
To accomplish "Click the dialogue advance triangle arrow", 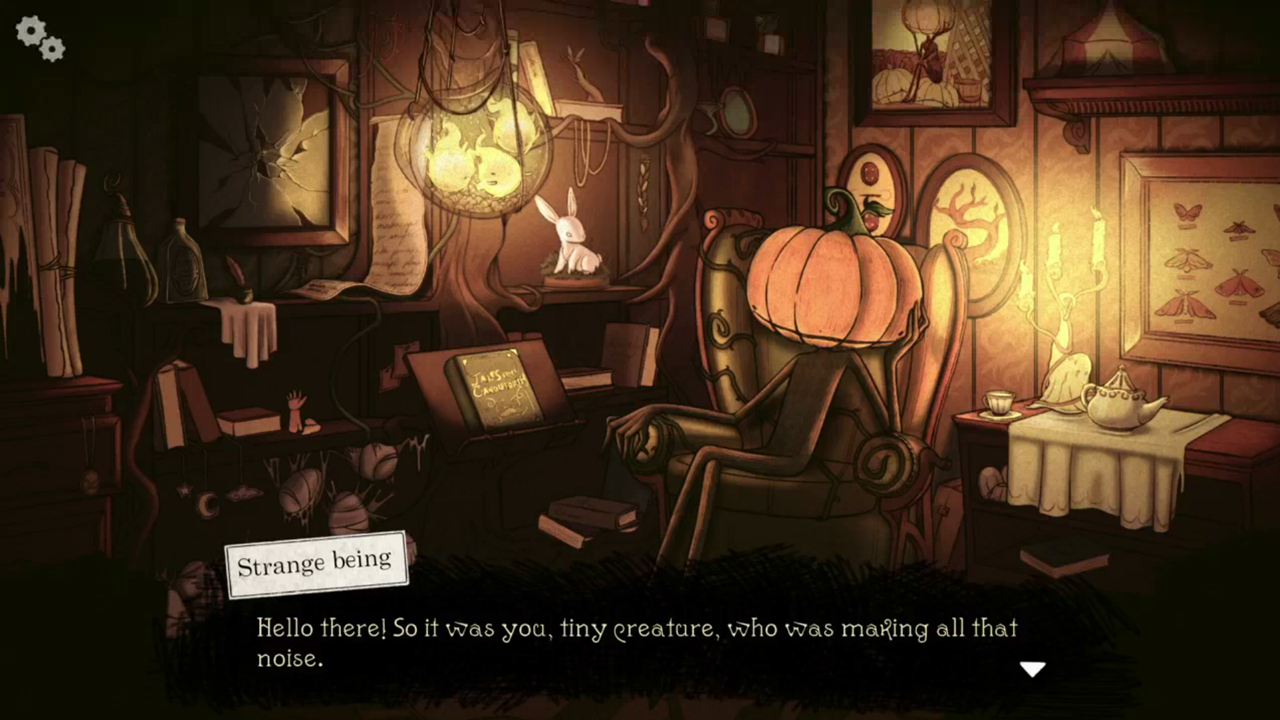I will pyautogui.click(x=1033, y=669).
